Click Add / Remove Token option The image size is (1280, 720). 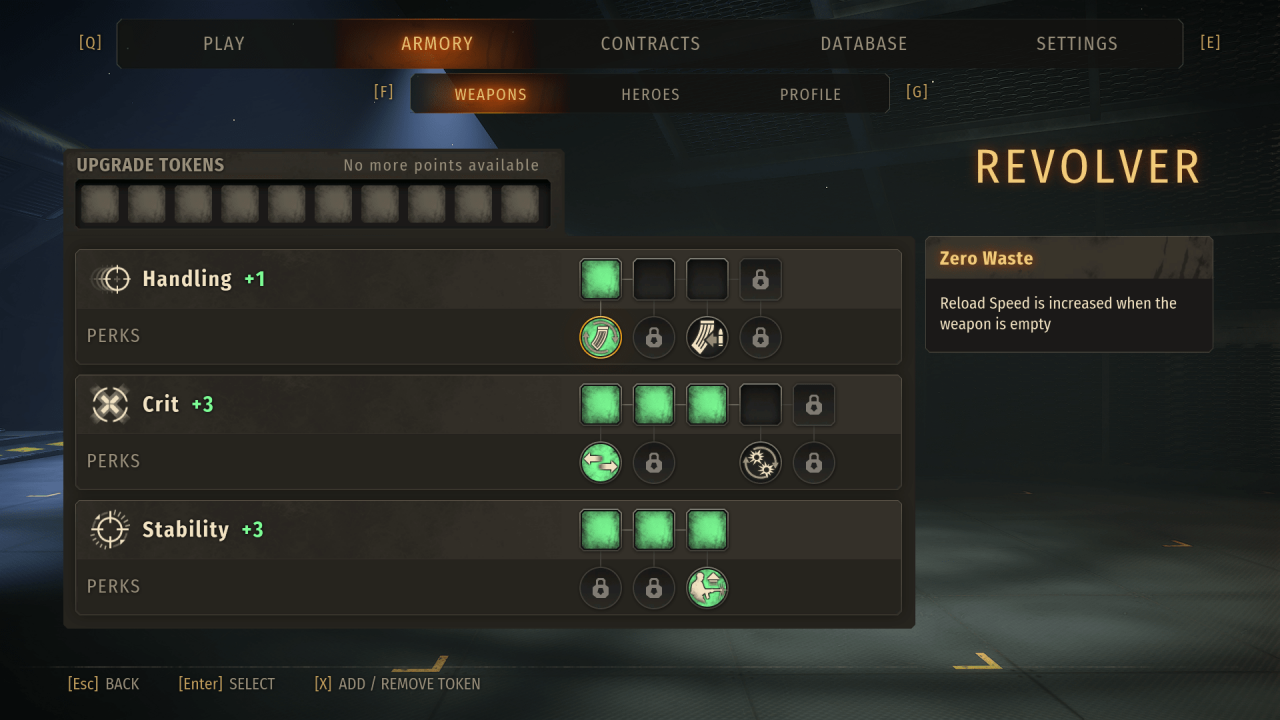click(x=397, y=684)
